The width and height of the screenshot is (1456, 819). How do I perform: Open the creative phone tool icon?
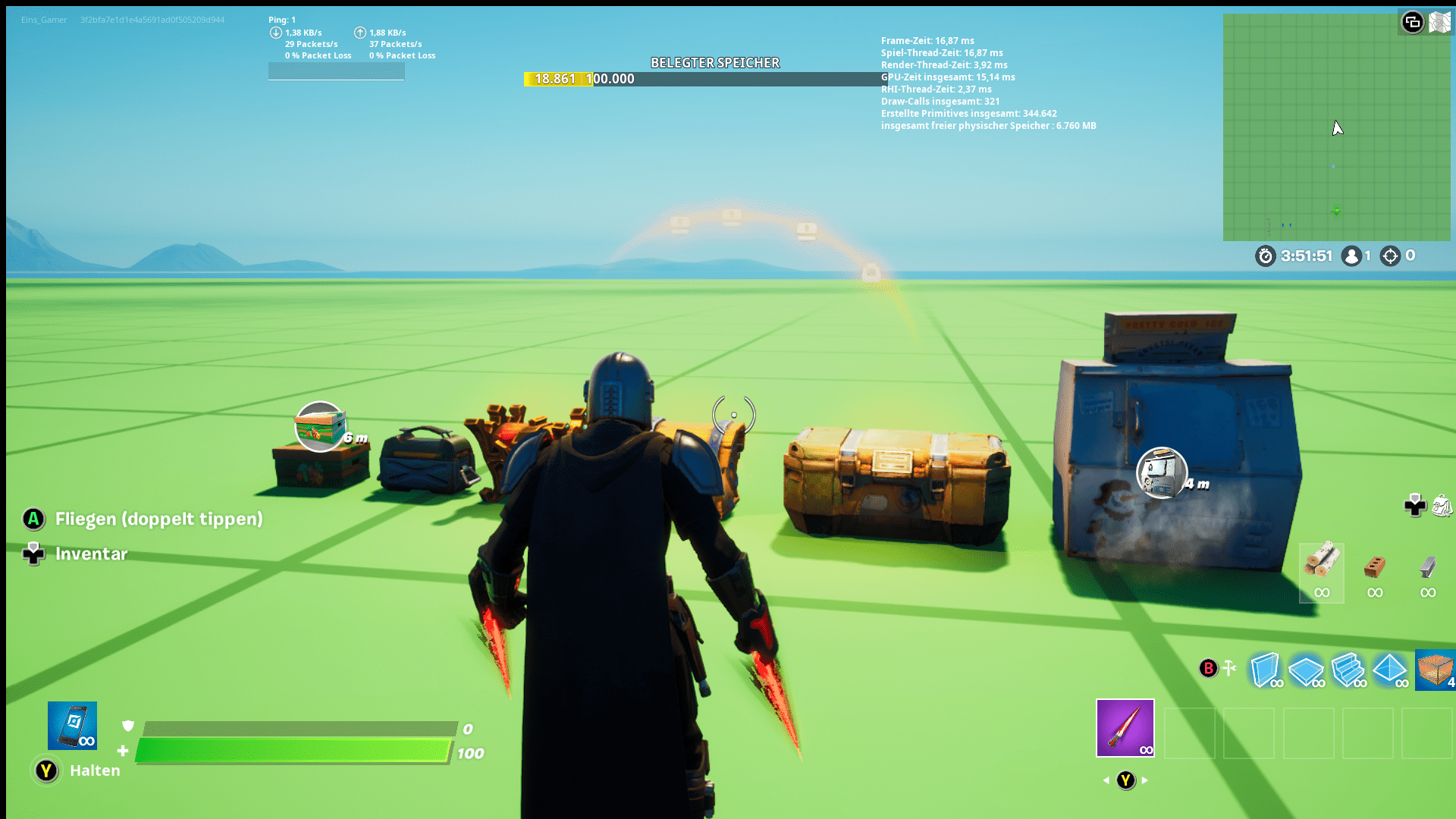click(74, 726)
